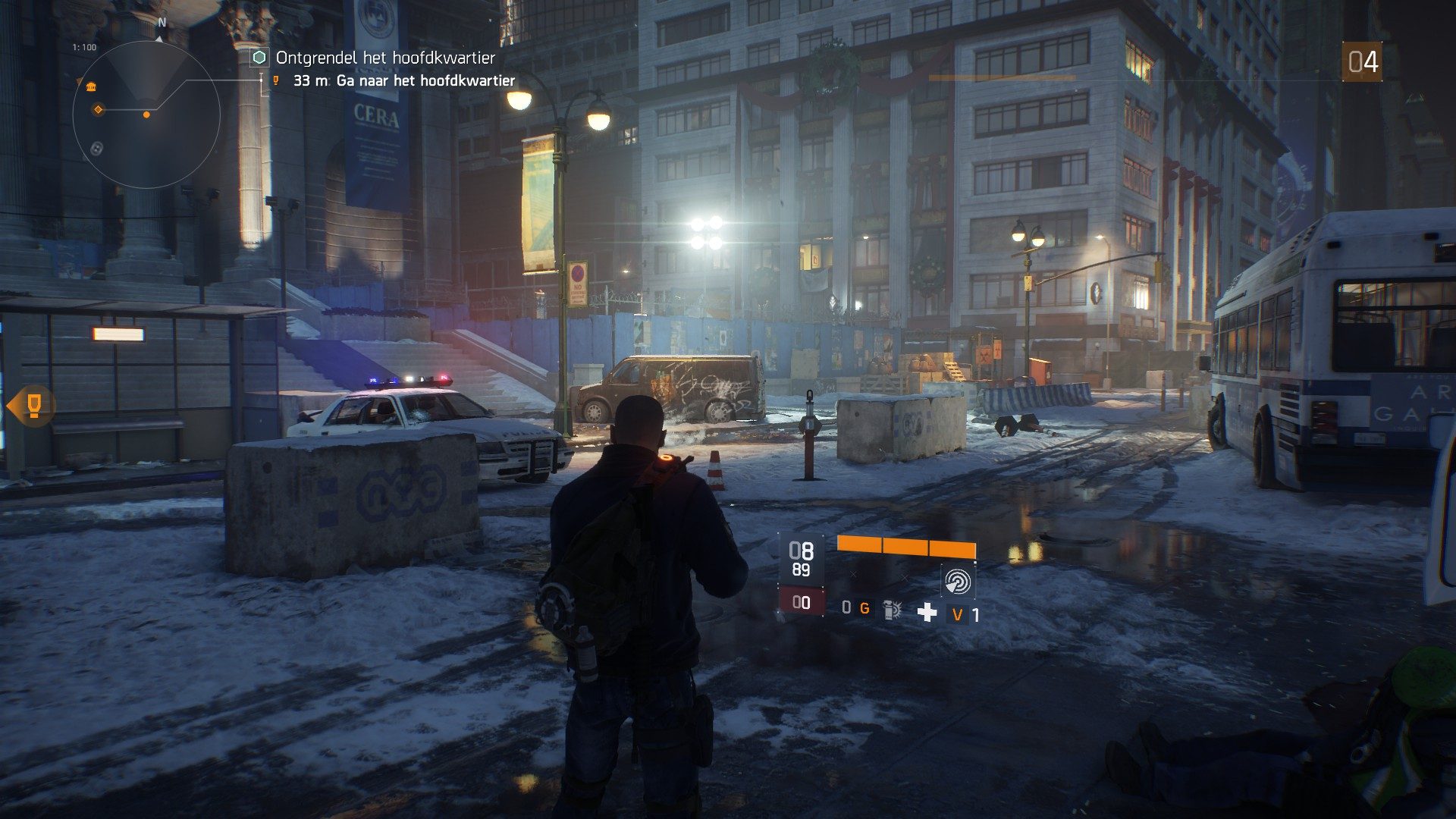The width and height of the screenshot is (1456, 819).
Task: Activate the Pulse skill icon
Action: pyautogui.click(x=957, y=582)
